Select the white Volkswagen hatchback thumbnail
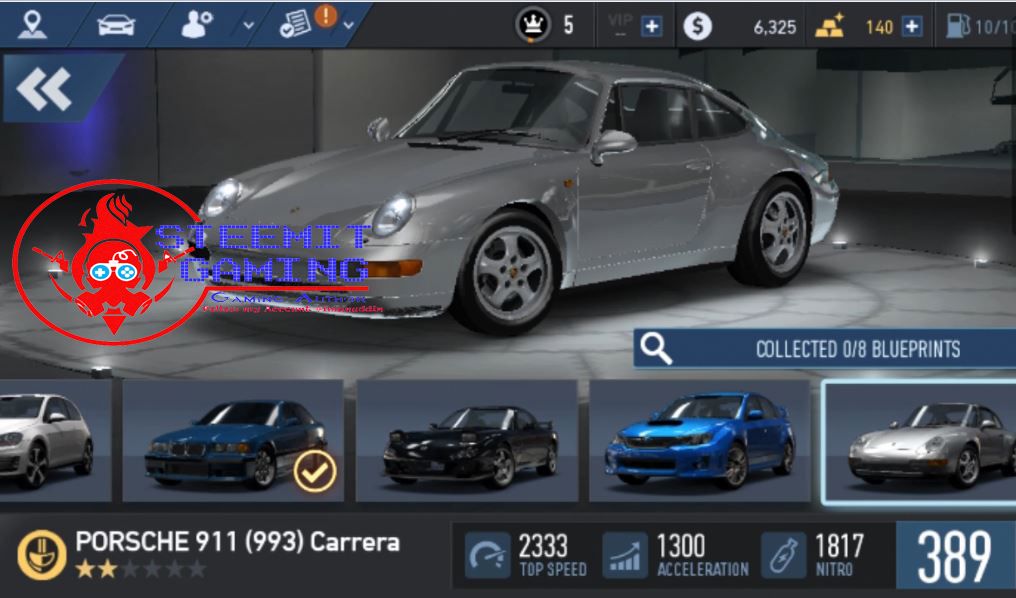This screenshot has height=598, width=1016. [50, 440]
